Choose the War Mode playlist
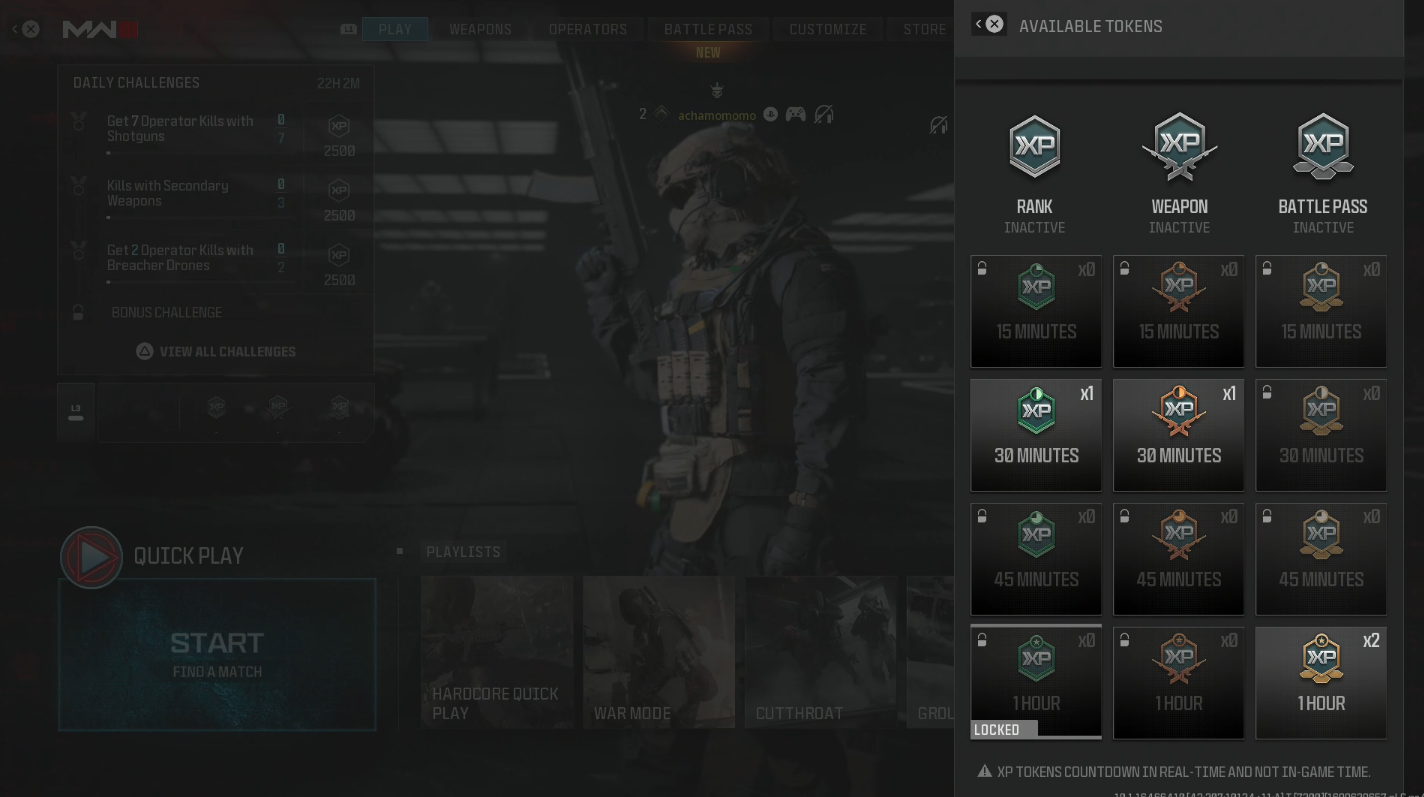The image size is (1424, 797). point(659,652)
